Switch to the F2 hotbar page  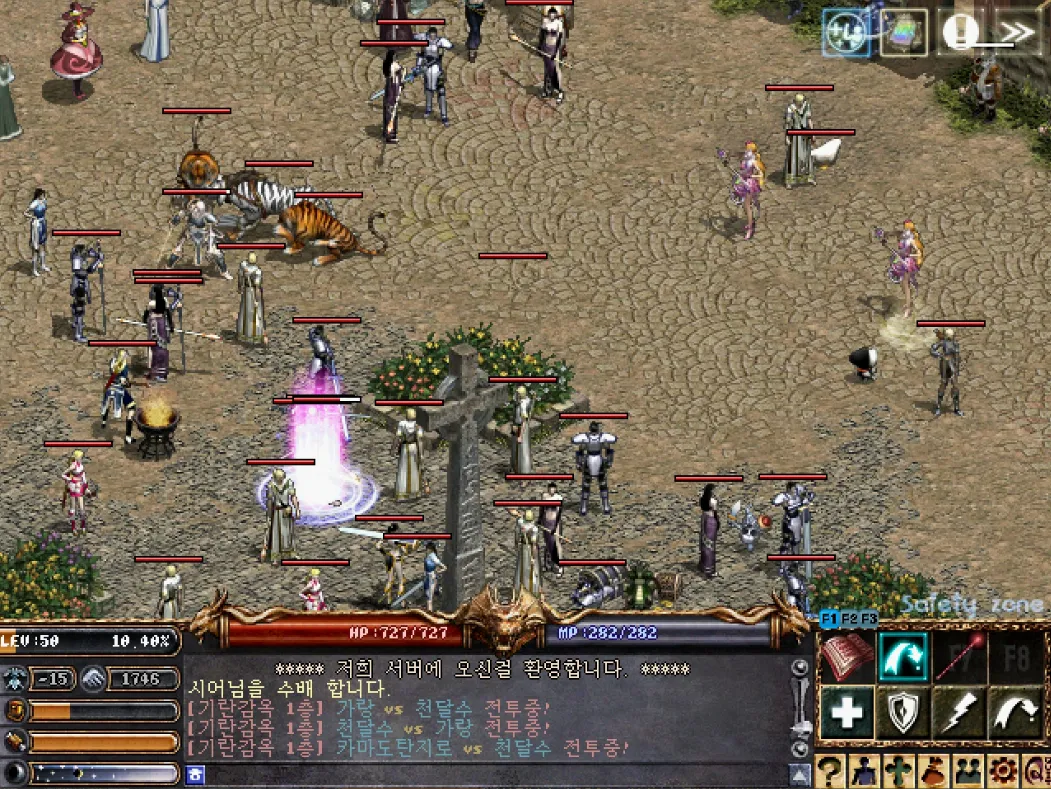pyautogui.click(x=849, y=618)
